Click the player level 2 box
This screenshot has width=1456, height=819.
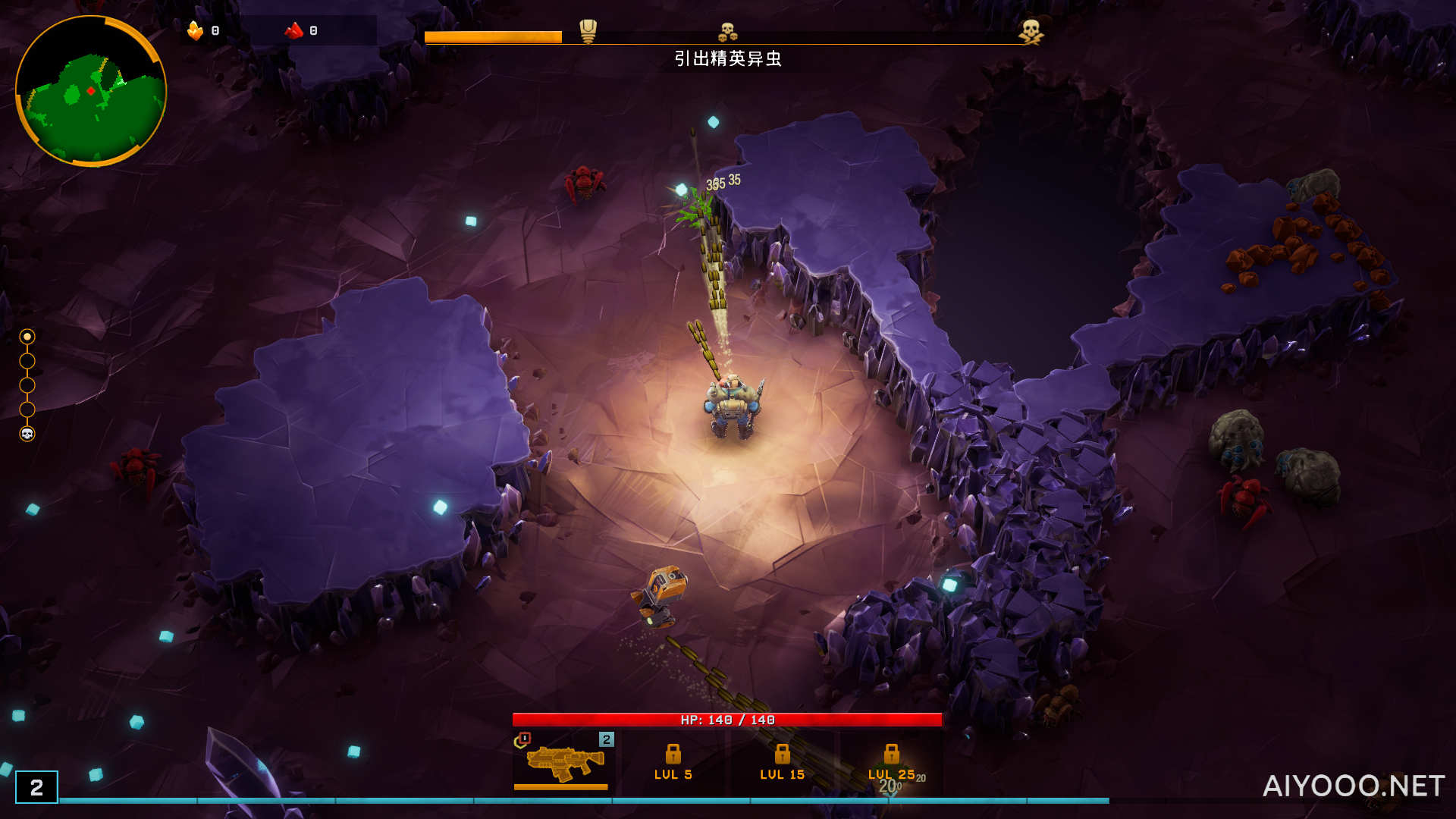point(36,788)
